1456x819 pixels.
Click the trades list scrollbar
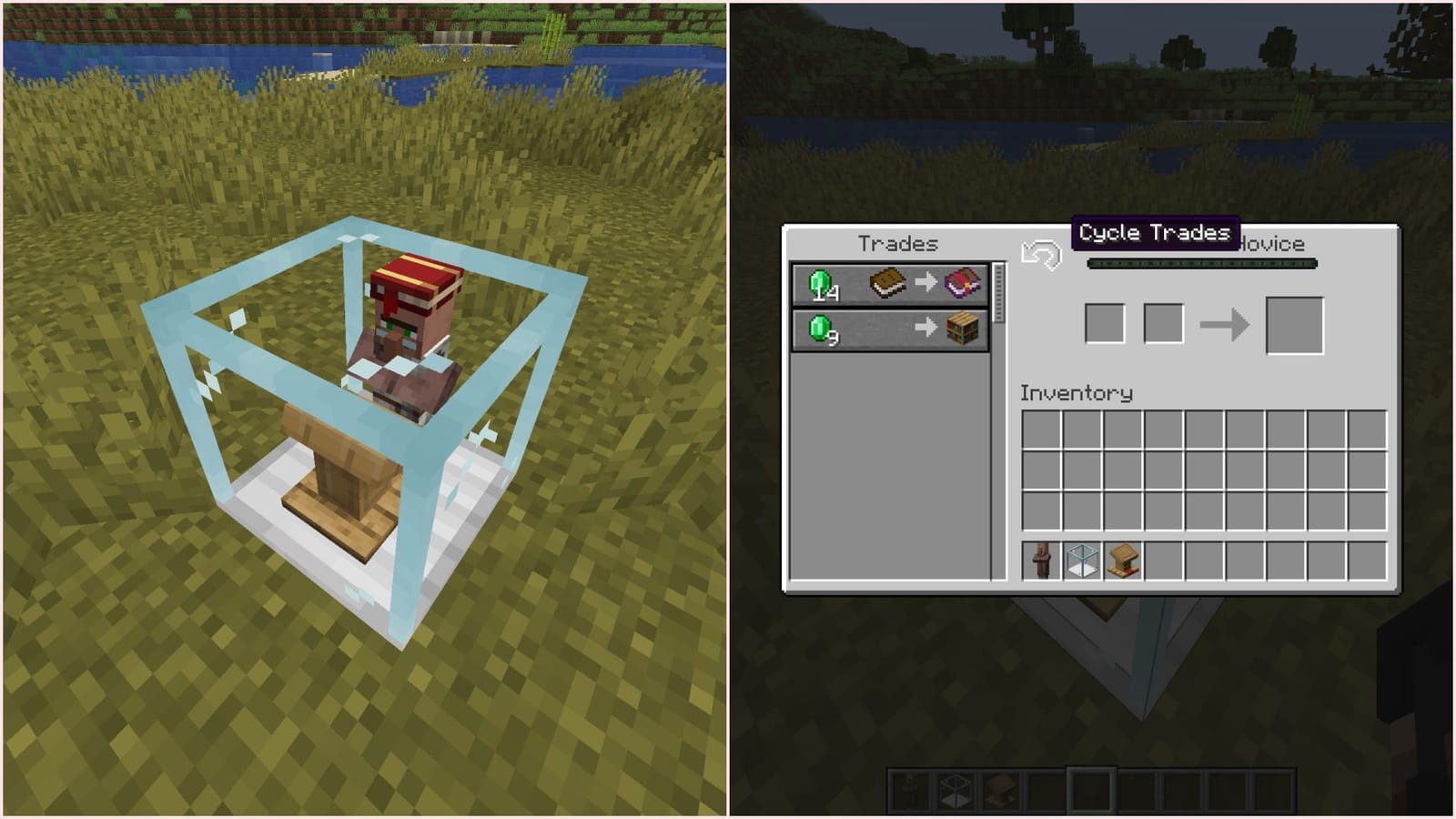tap(1001, 291)
